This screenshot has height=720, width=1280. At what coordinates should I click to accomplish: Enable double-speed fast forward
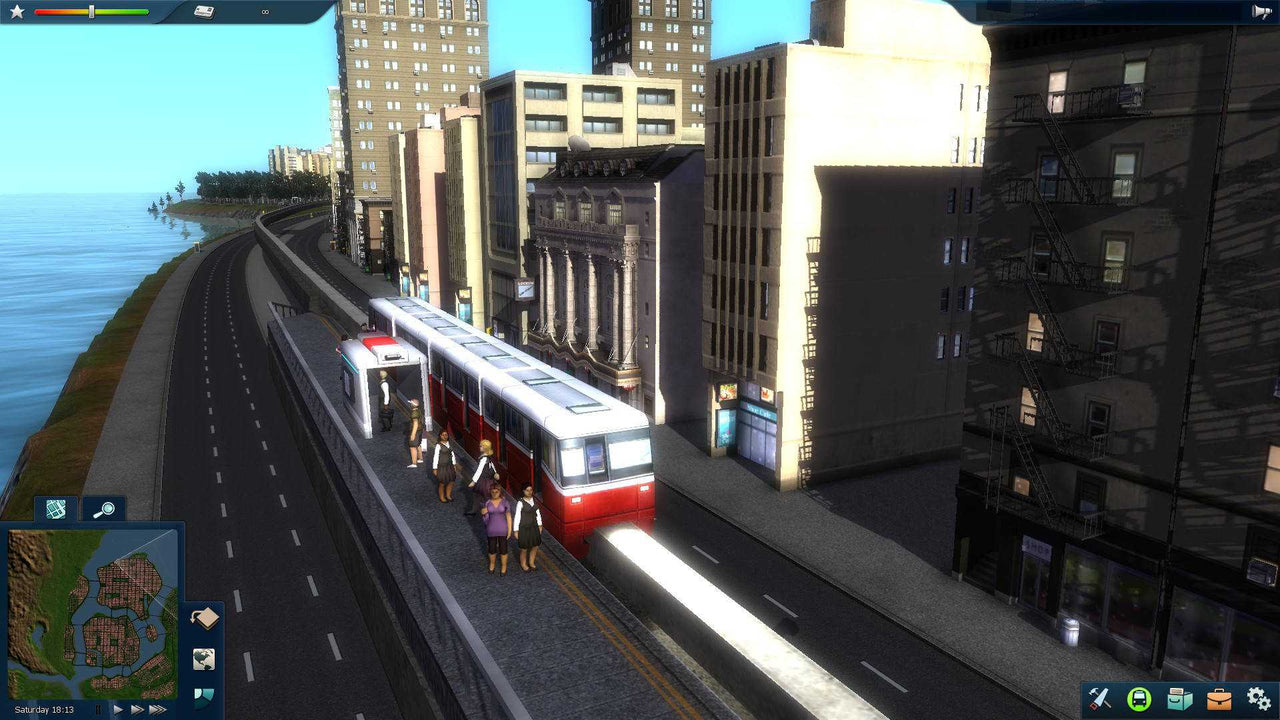pos(137,709)
